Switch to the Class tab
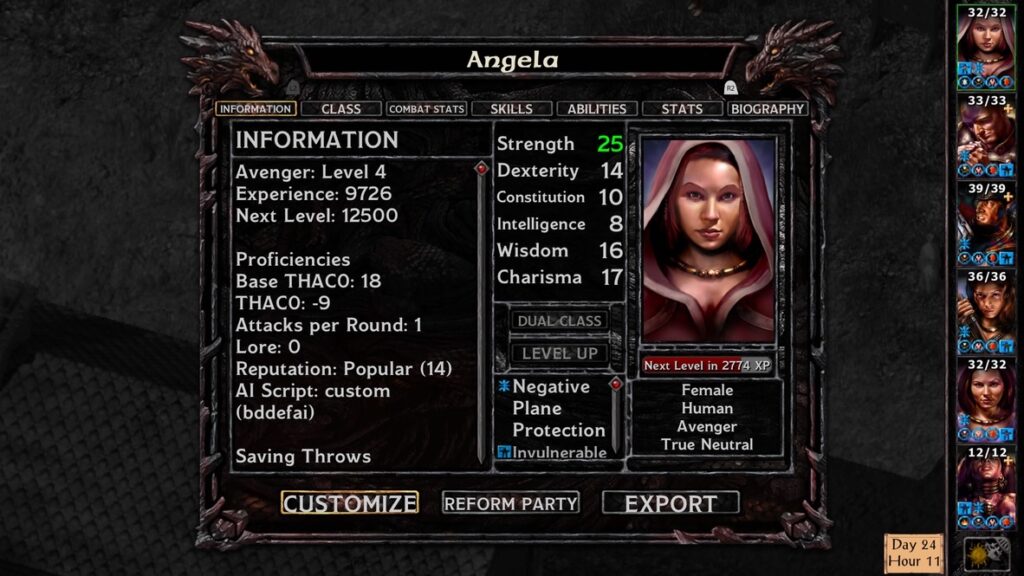1024x576 pixels. tap(341, 108)
